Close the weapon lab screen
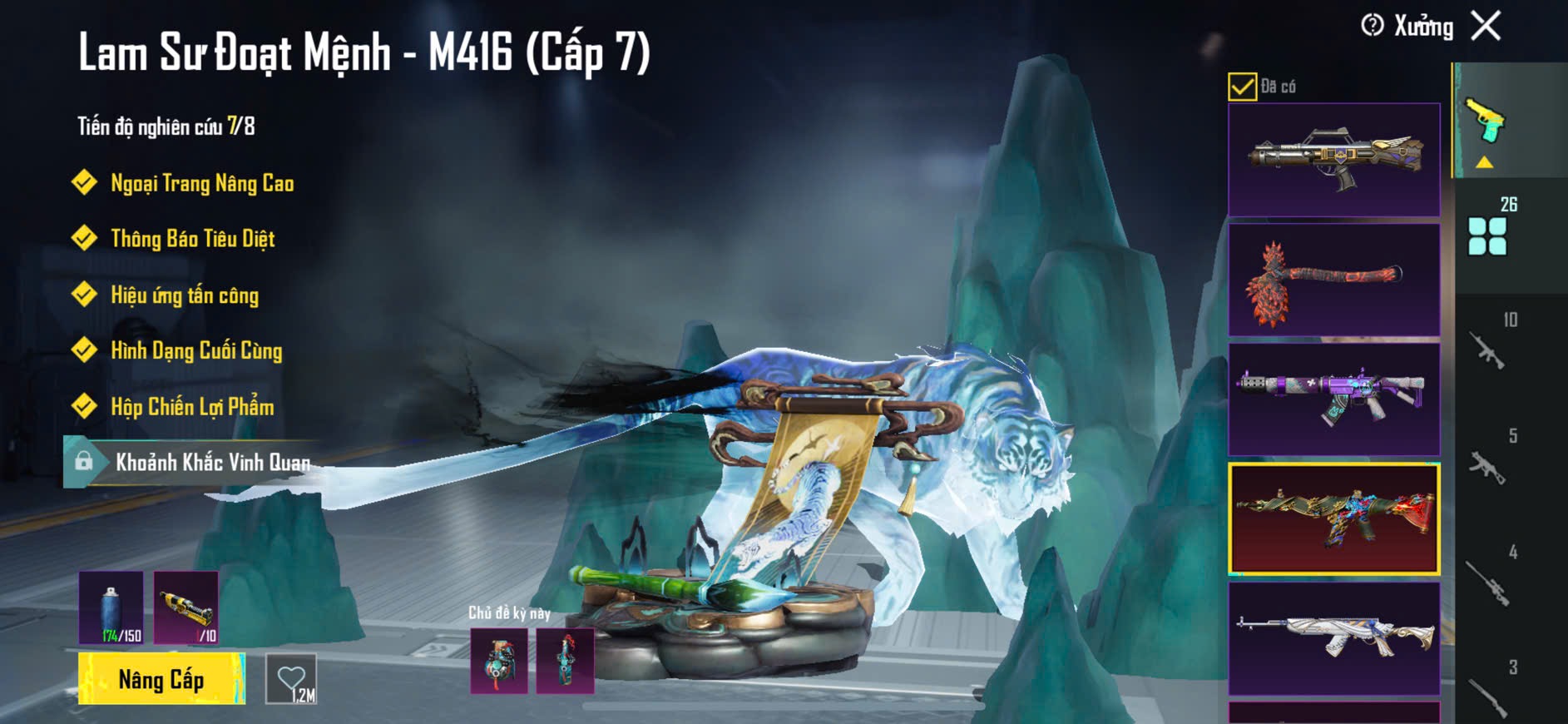Image resolution: width=1568 pixels, height=724 pixels. coord(1486,26)
